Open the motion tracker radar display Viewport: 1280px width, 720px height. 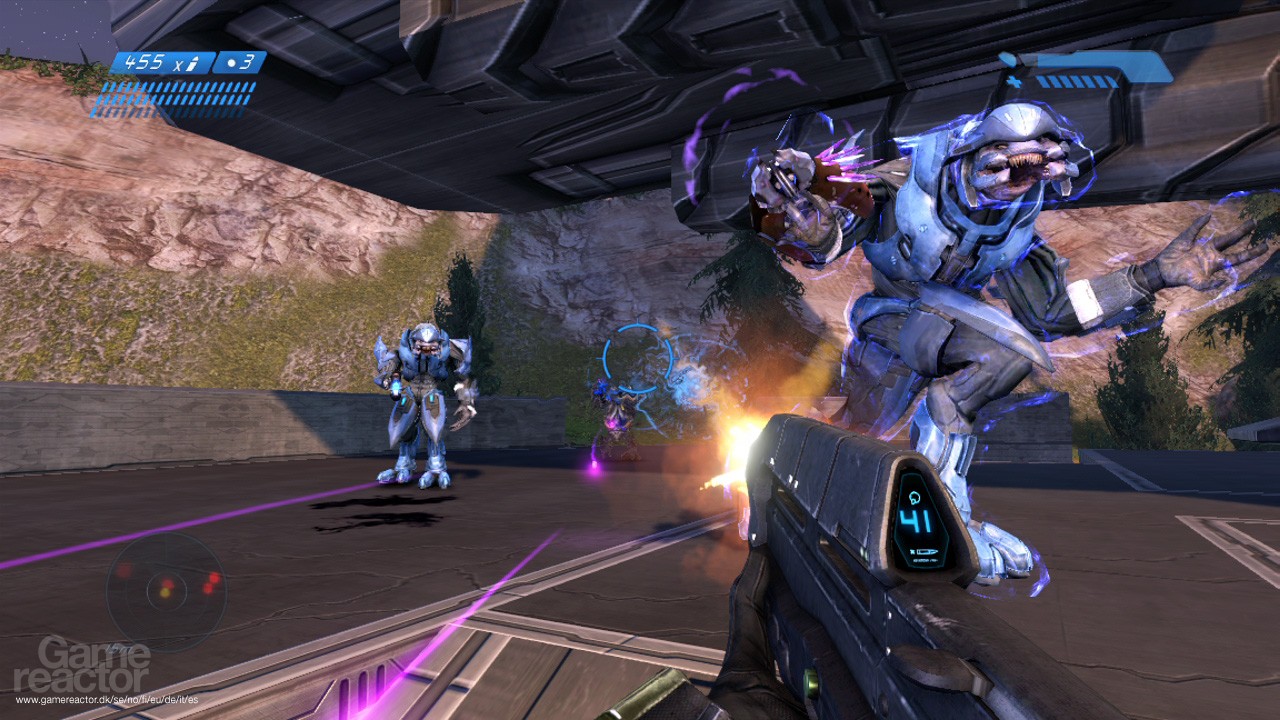165,590
